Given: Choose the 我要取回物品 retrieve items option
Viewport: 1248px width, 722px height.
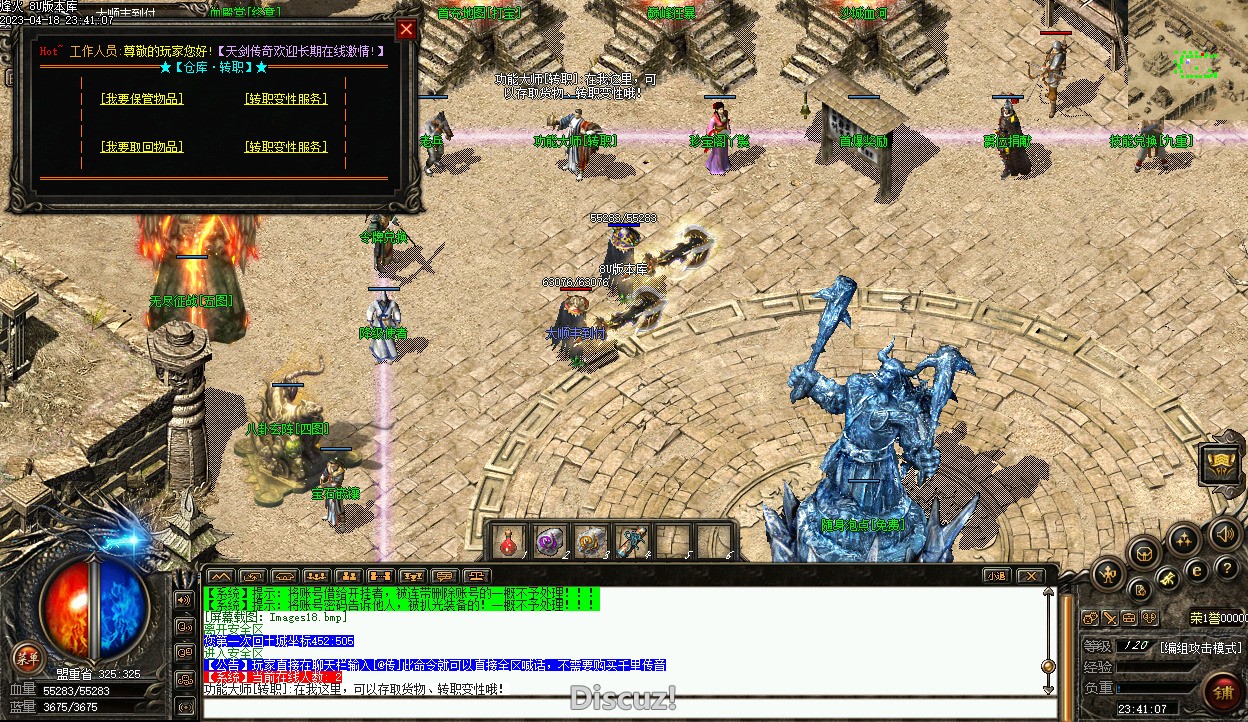Looking at the screenshot, I should point(142,147).
